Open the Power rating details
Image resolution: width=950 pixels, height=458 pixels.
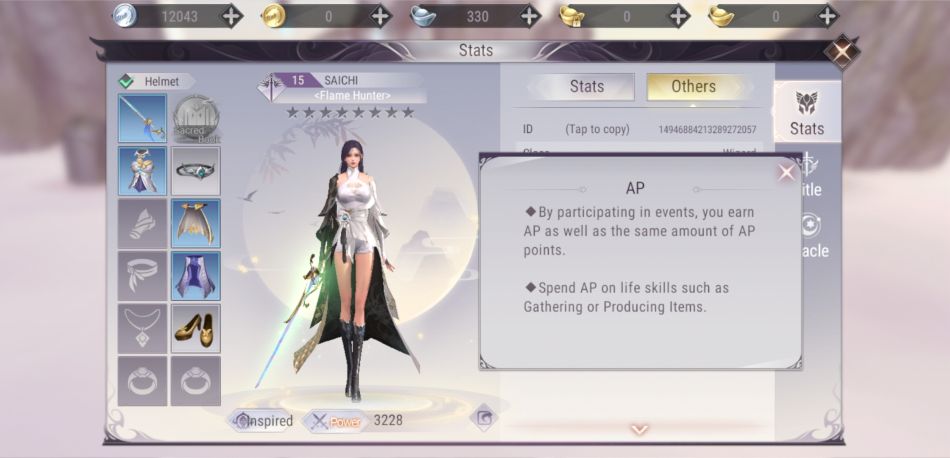[336, 421]
